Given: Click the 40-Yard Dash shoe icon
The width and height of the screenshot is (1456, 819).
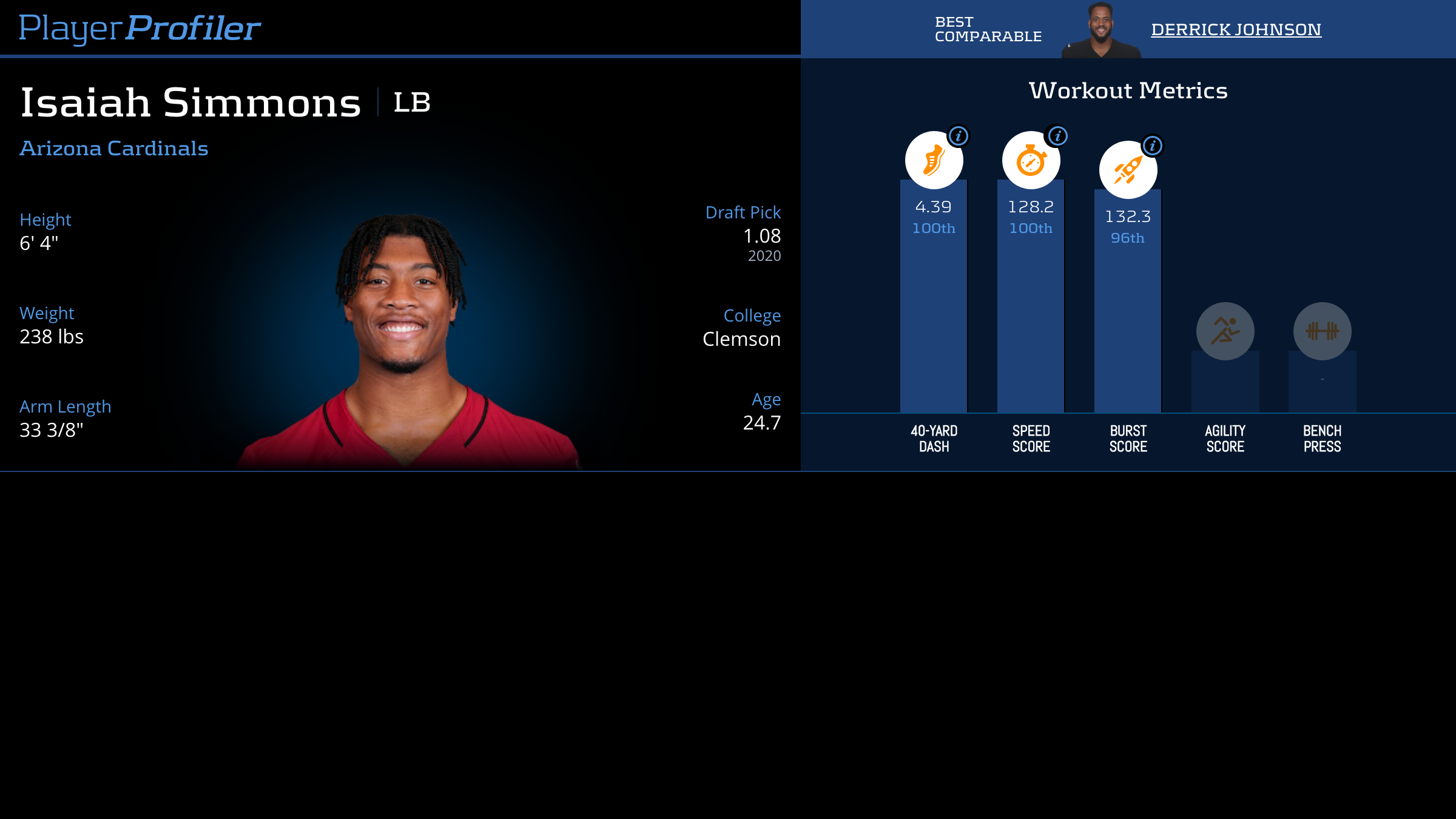Looking at the screenshot, I should [933, 161].
